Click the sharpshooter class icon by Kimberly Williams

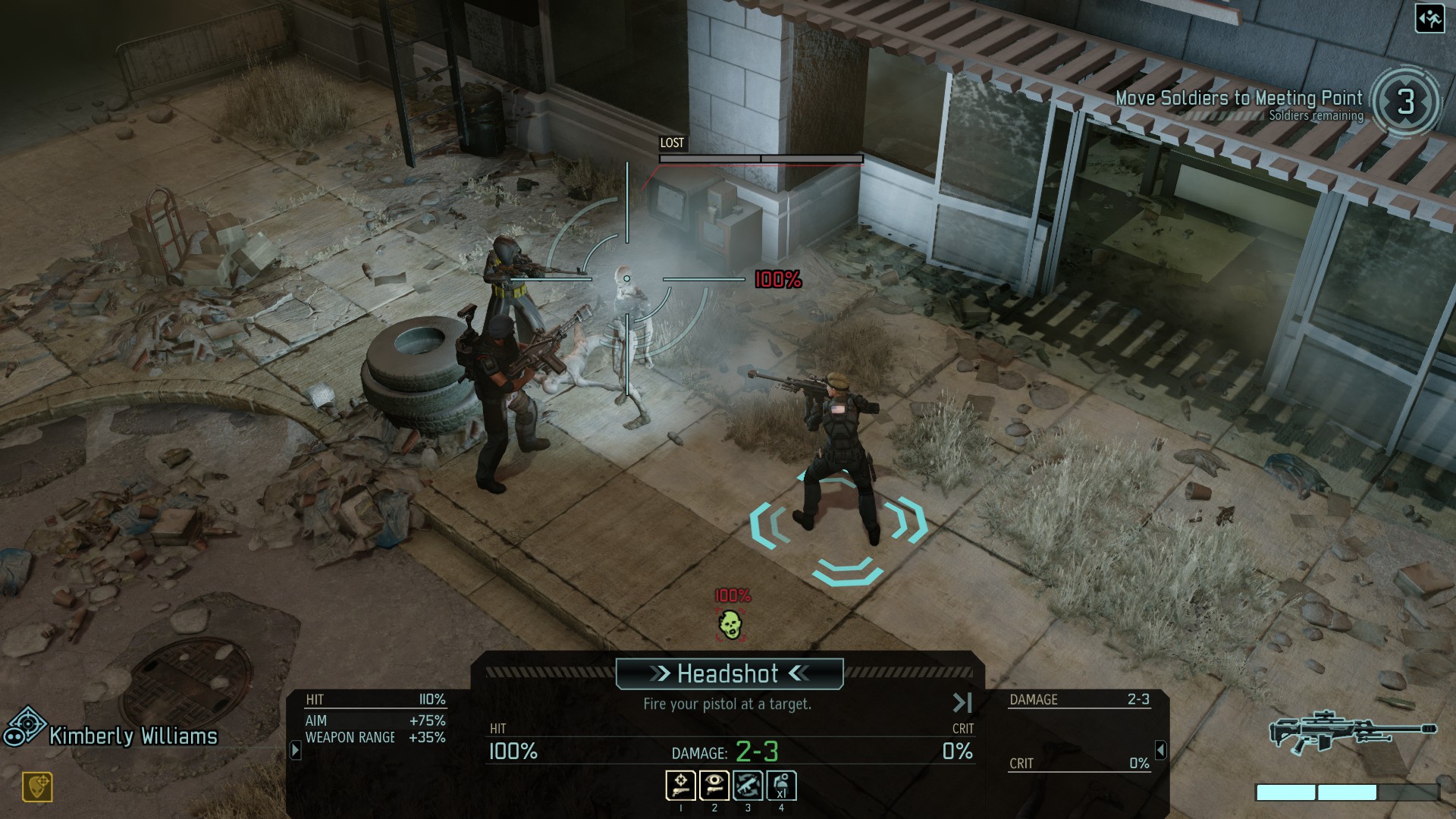[x=24, y=727]
